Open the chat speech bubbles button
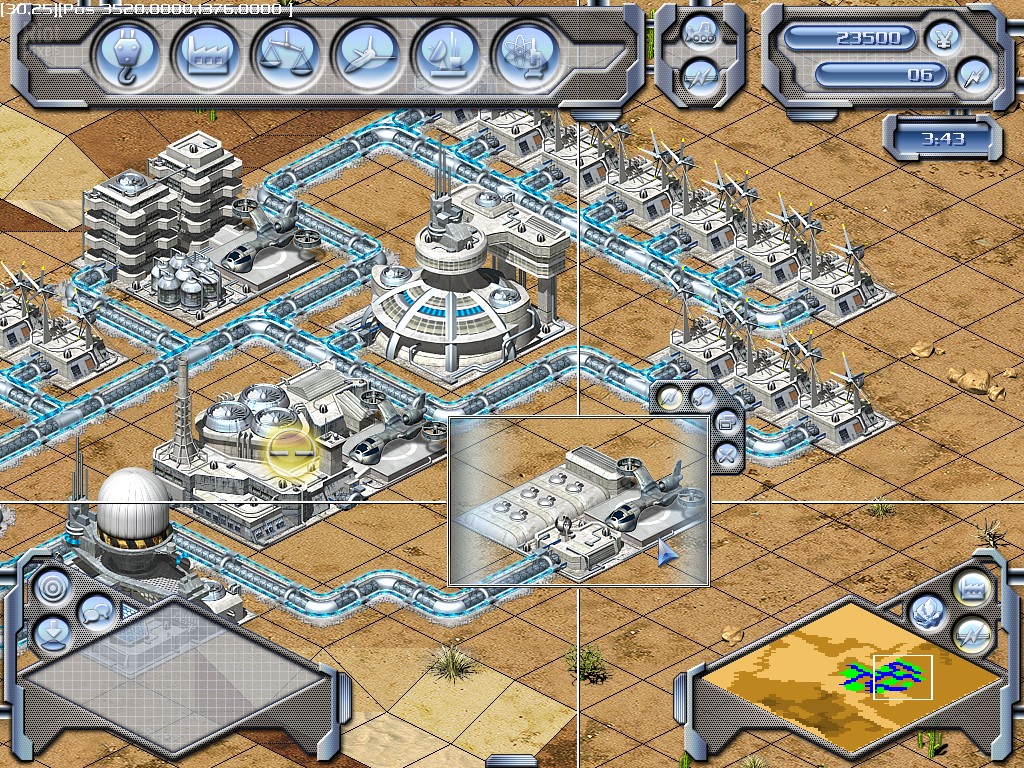 [96, 610]
